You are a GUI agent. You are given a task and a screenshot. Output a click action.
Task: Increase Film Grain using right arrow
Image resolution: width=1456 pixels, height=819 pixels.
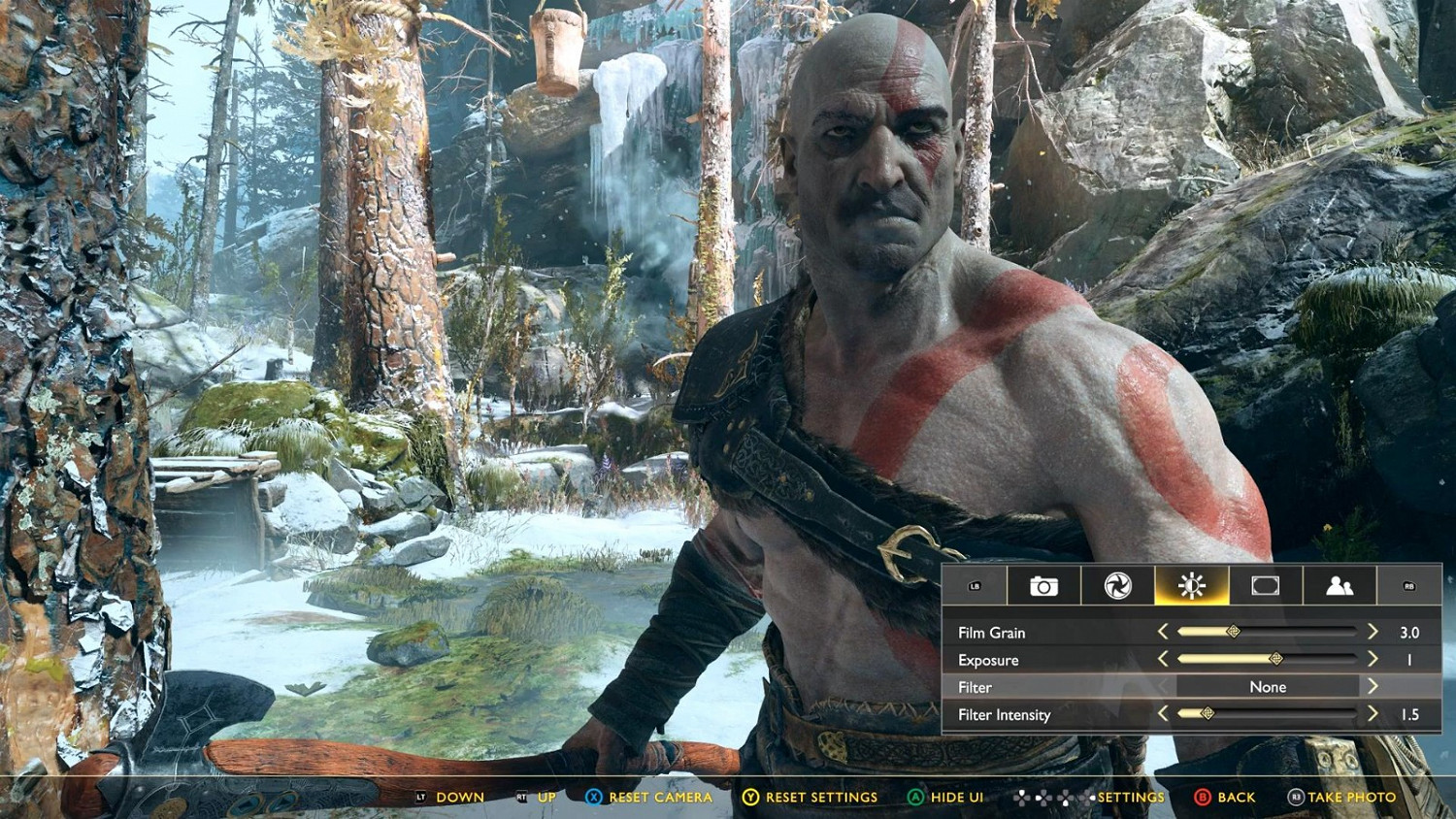point(1374,632)
